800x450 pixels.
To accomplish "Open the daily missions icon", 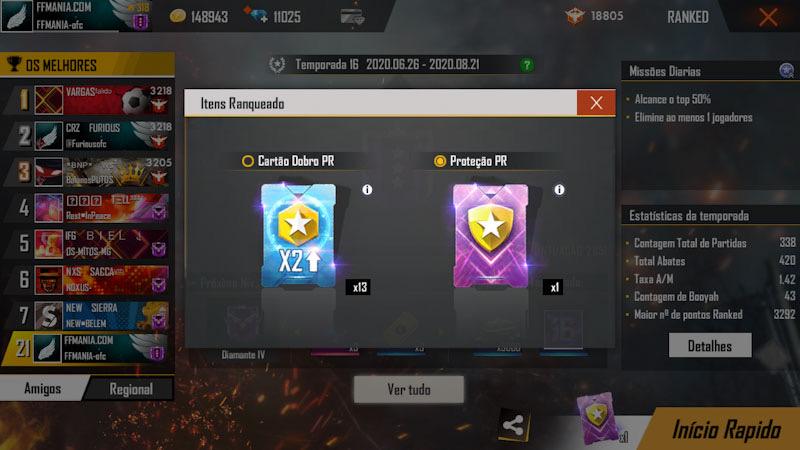I will pyautogui.click(x=786, y=71).
